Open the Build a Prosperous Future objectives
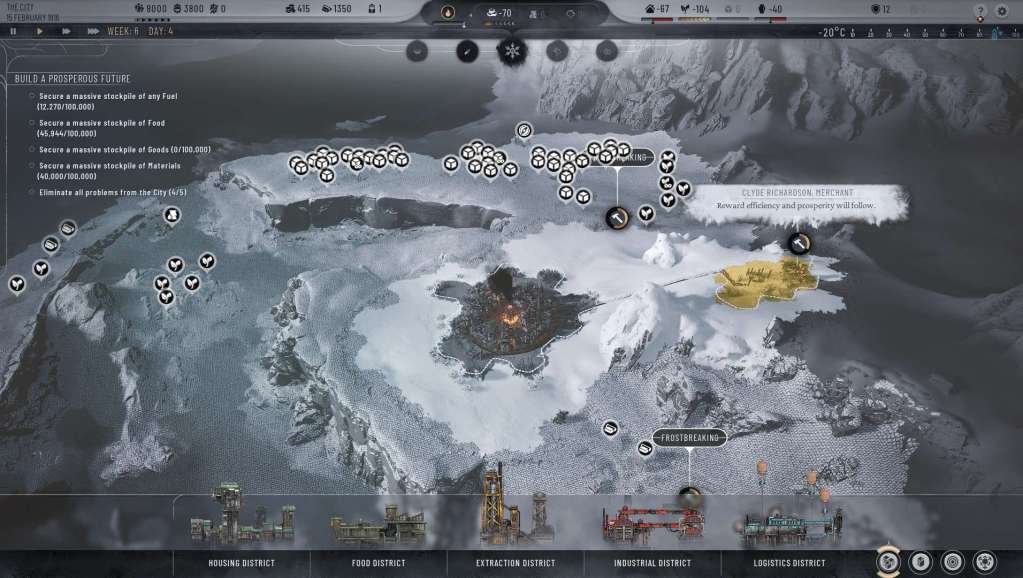Viewport: 1023px width, 578px height. 72,78
